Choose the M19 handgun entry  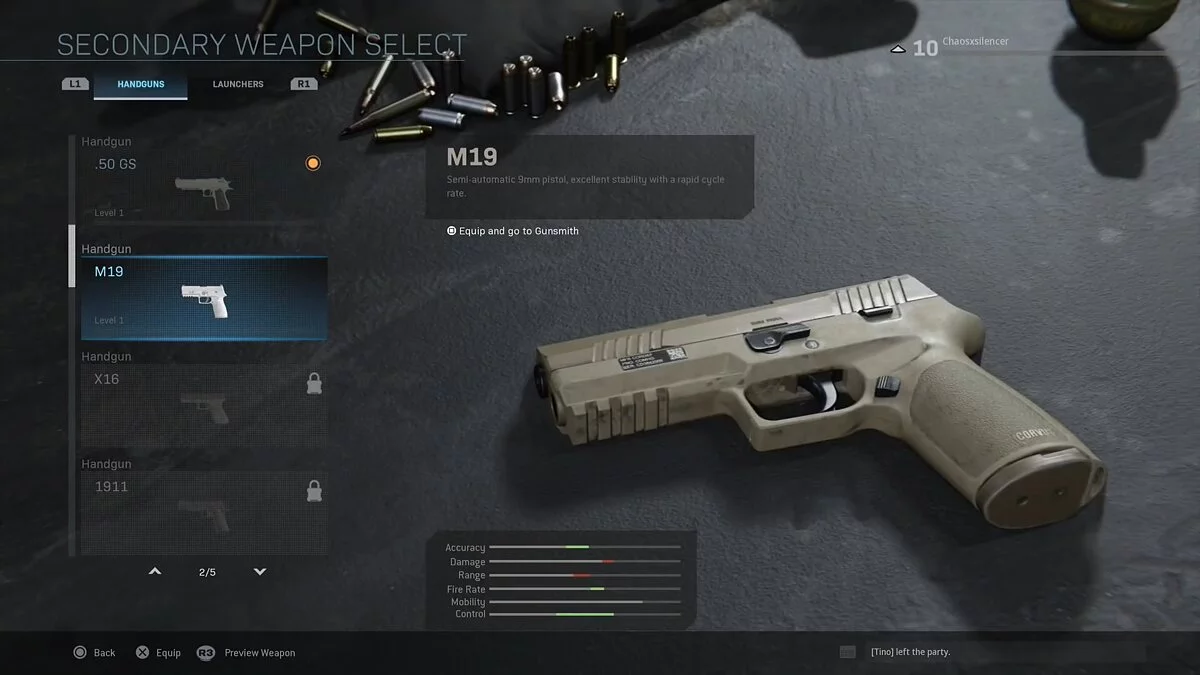(204, 298)
